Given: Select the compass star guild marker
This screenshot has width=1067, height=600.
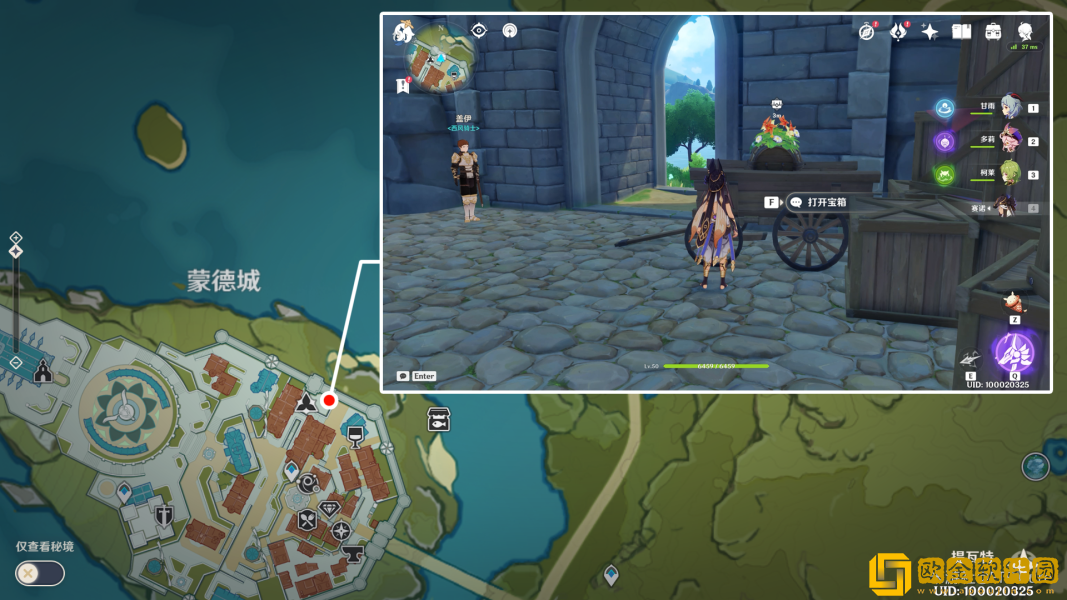Looking at the screenshot, I should (x=342, y=530).
